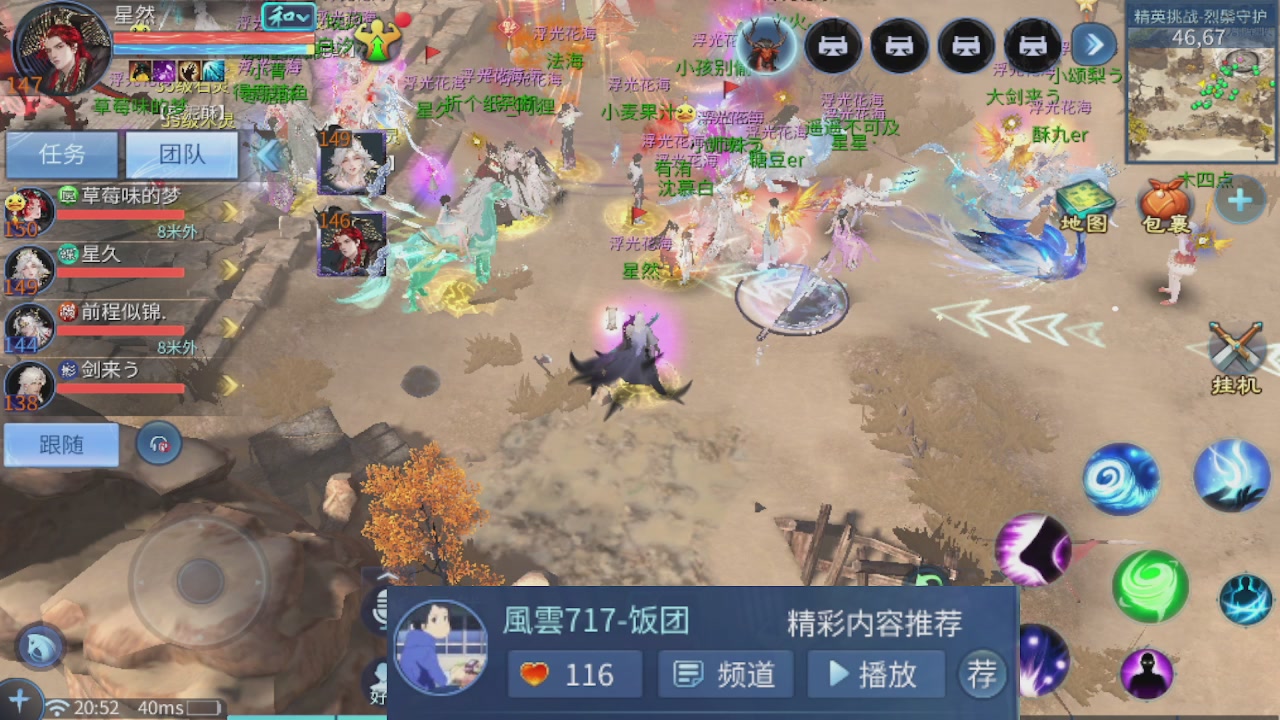The height and width of the screenshot is (720, 1280).
Task: Cast the blue swirl skill icon
Action: click(x=1120, y=478)
